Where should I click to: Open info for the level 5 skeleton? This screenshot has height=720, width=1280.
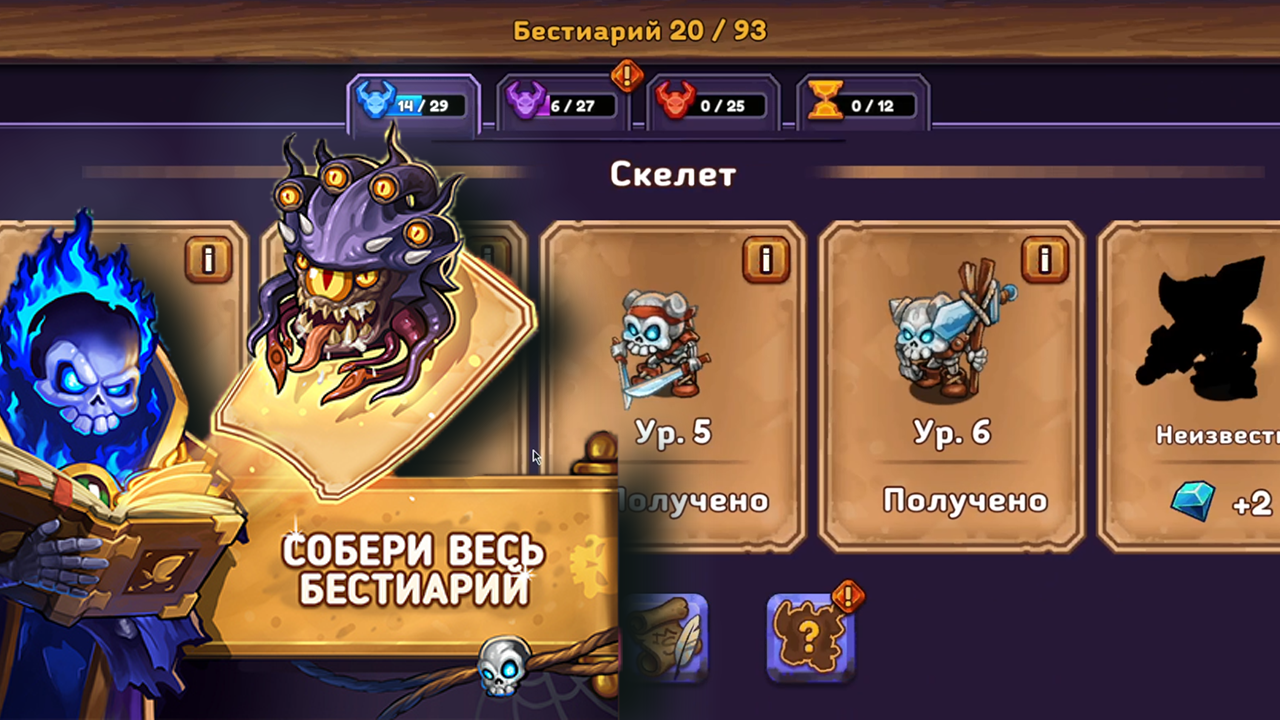[767, 260]
